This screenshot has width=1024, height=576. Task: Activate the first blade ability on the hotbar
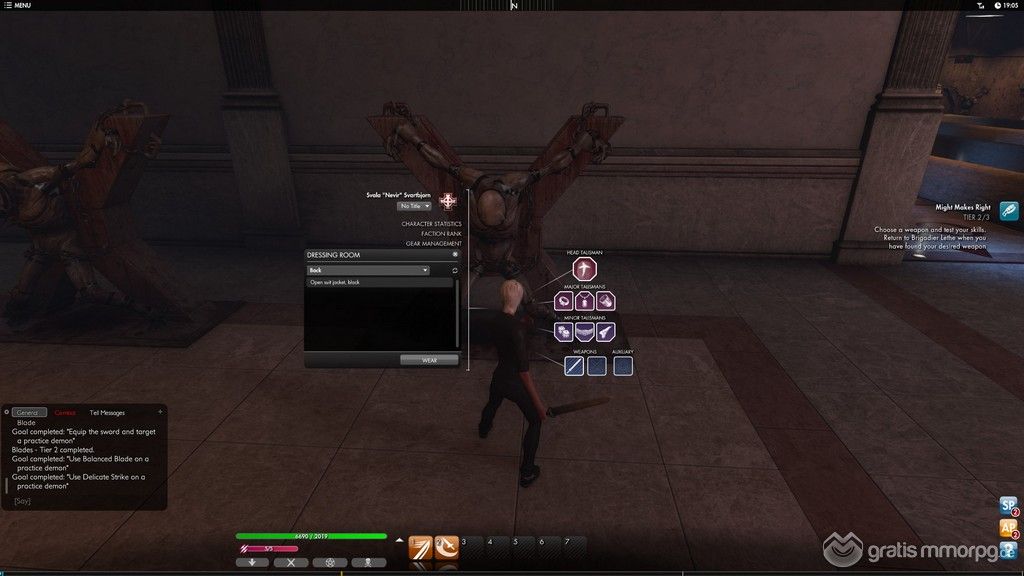[x=421, y=548]
